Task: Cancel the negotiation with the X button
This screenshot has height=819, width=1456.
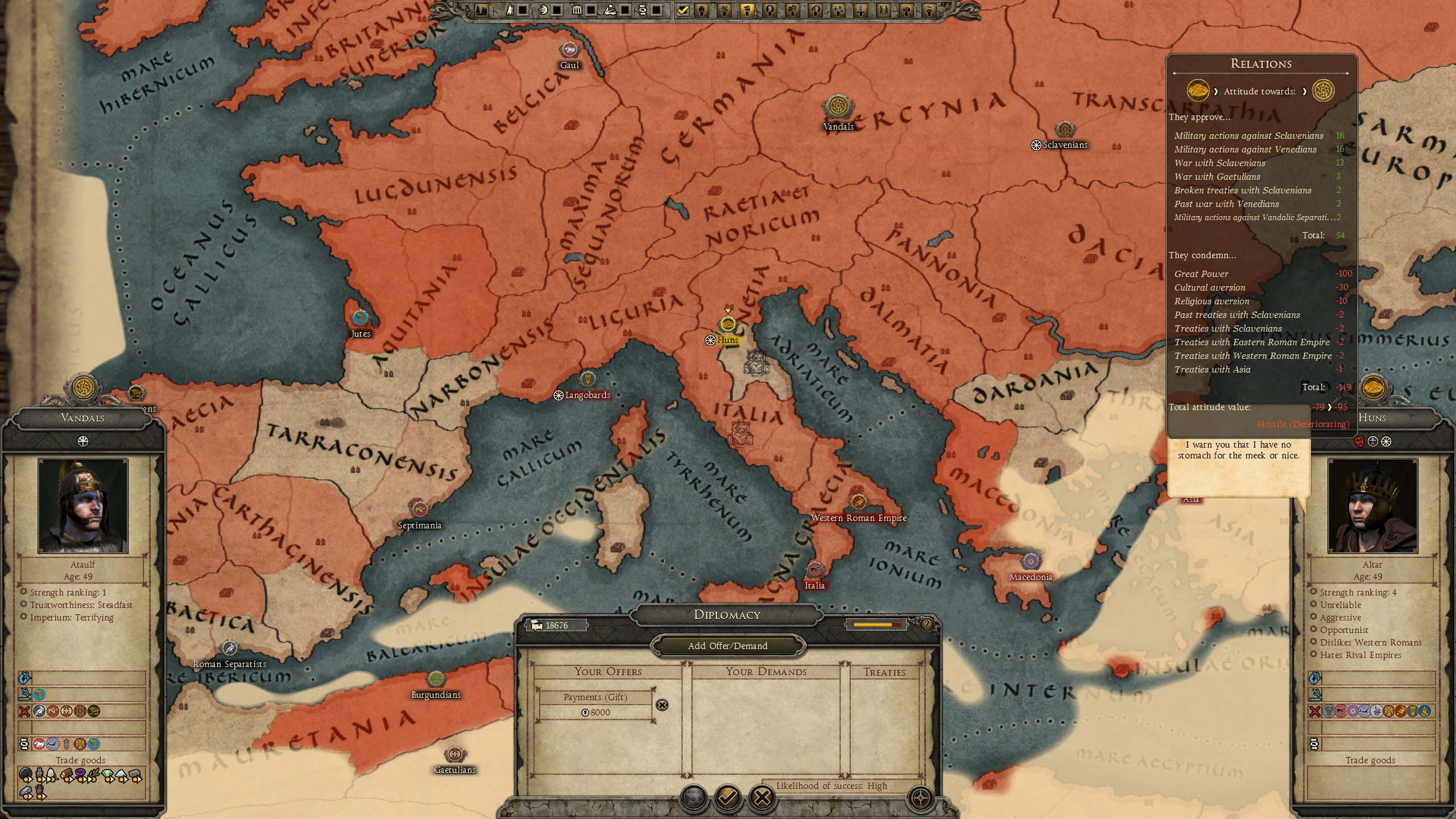Action: 762,797
